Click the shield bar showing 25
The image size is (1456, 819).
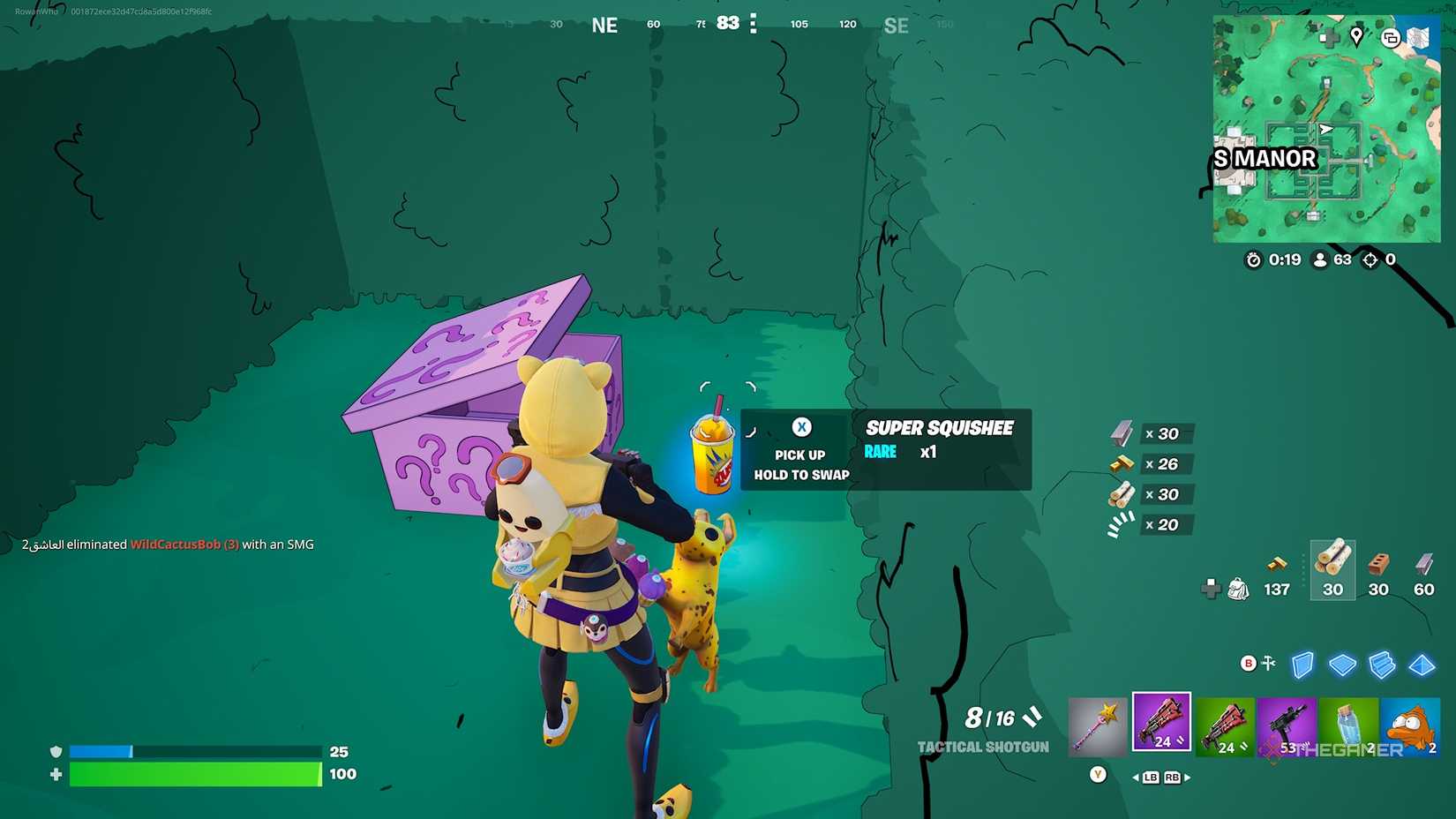[x=194, y=751]
